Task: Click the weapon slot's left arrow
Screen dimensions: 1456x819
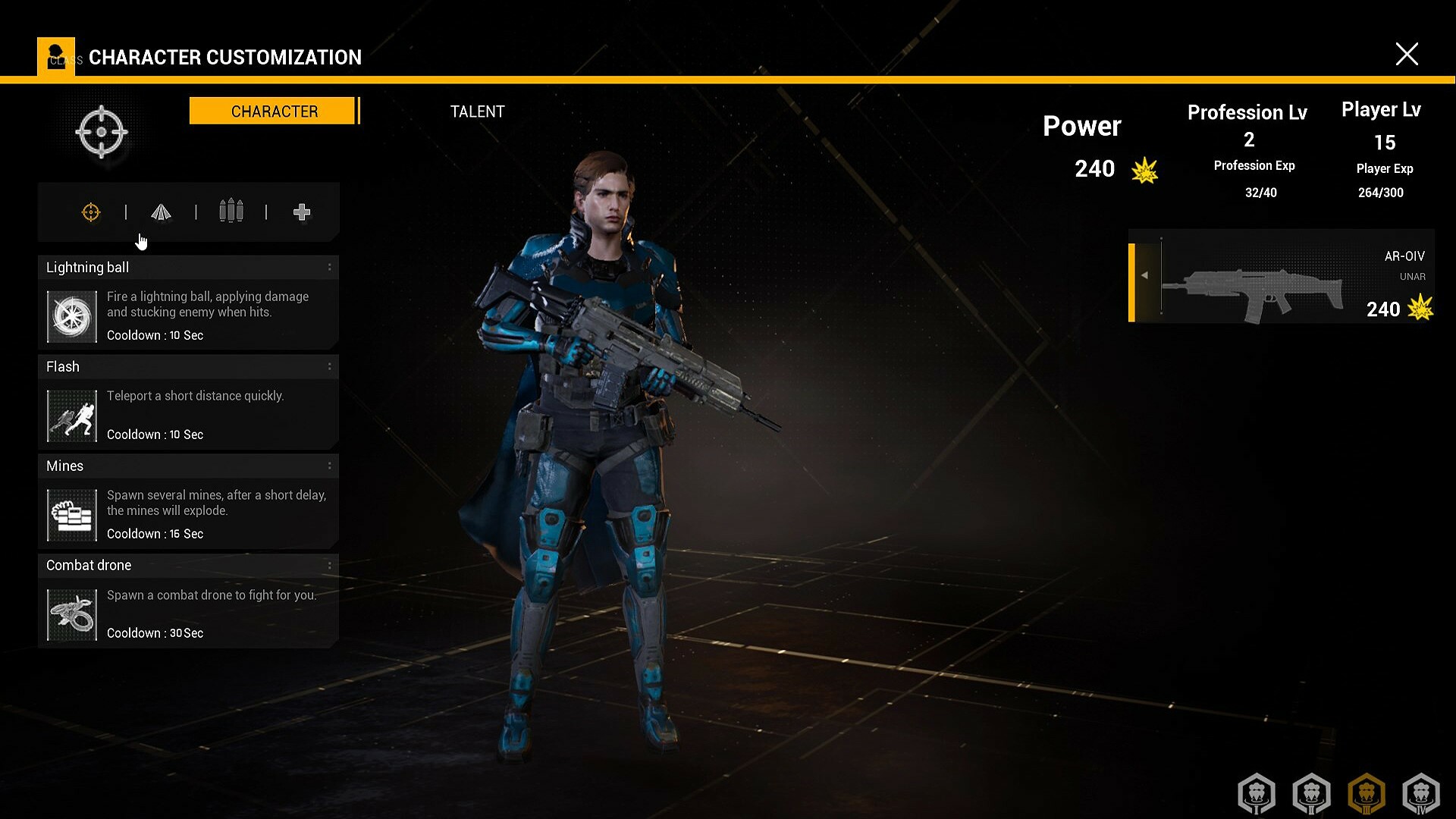Action: [x=1145, y=275]
